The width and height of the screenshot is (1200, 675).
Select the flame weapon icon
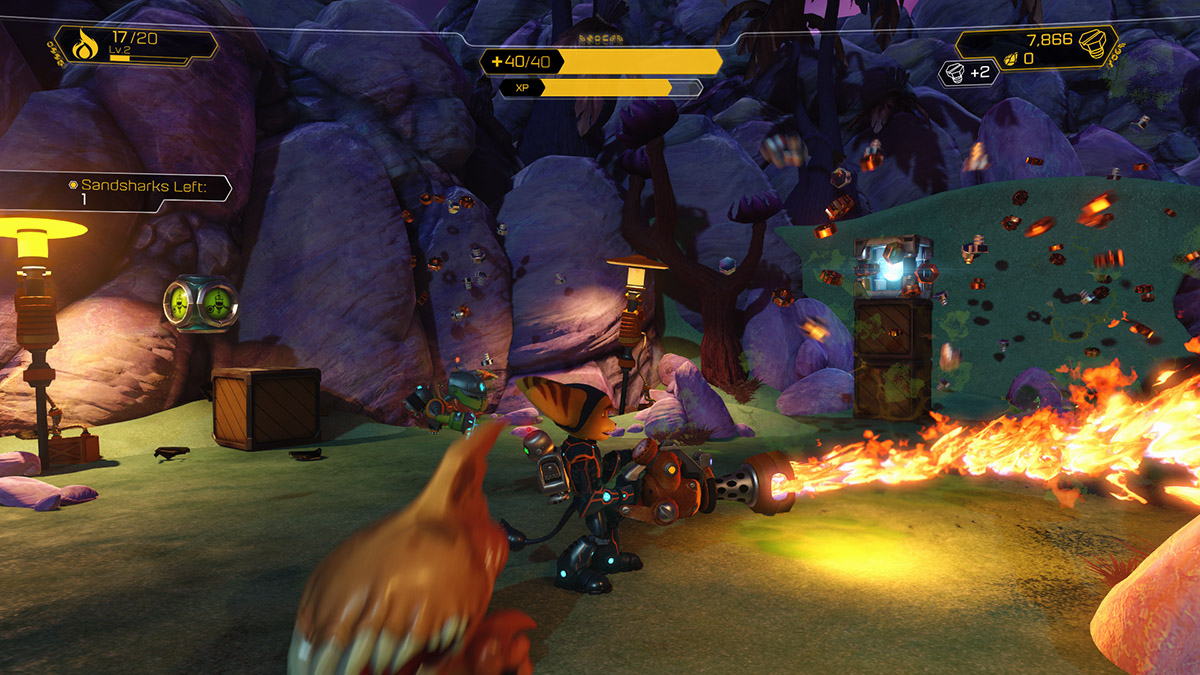point(83,46)
